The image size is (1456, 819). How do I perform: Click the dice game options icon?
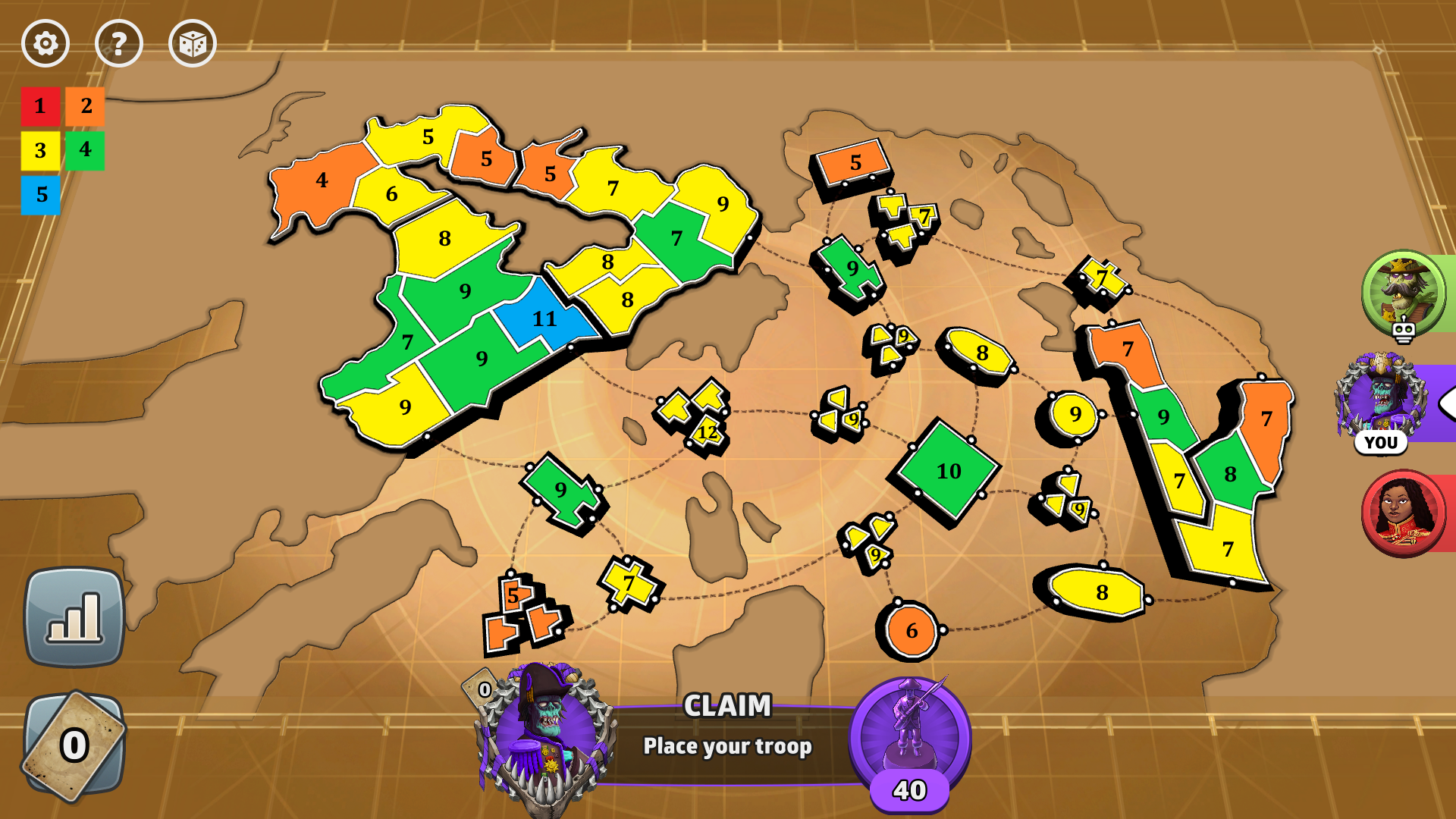[193, 43]
